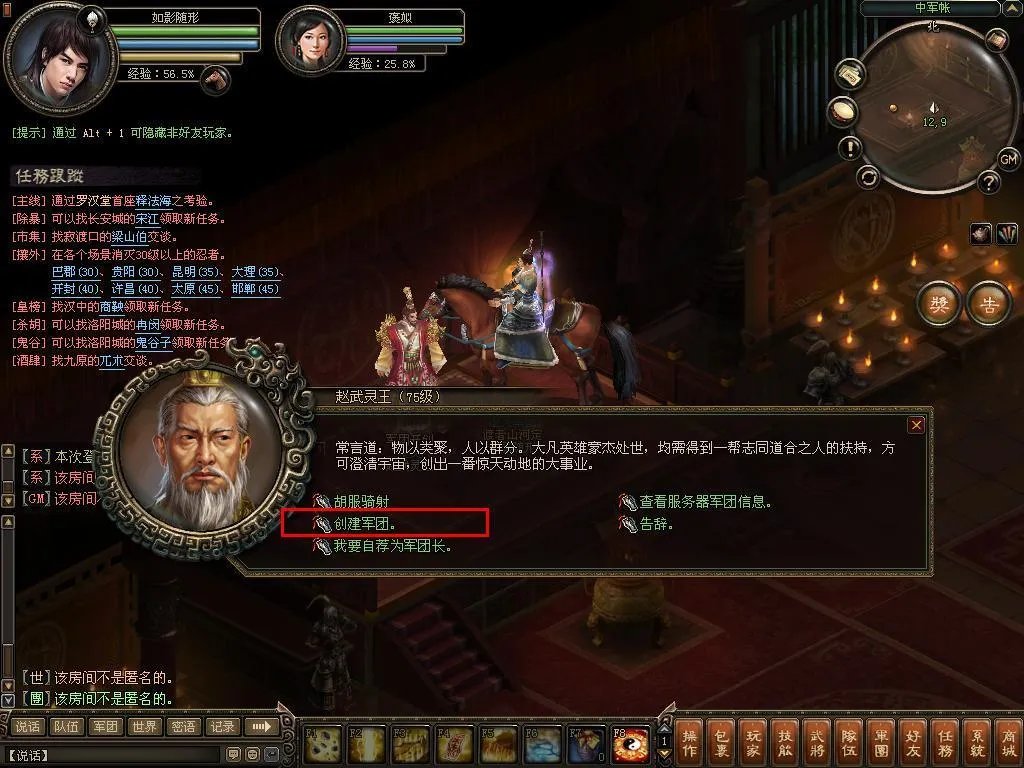The height and width of the screenshot is (768, 1024).
Task: Switch chat channel to 世界
Action: 144,727
